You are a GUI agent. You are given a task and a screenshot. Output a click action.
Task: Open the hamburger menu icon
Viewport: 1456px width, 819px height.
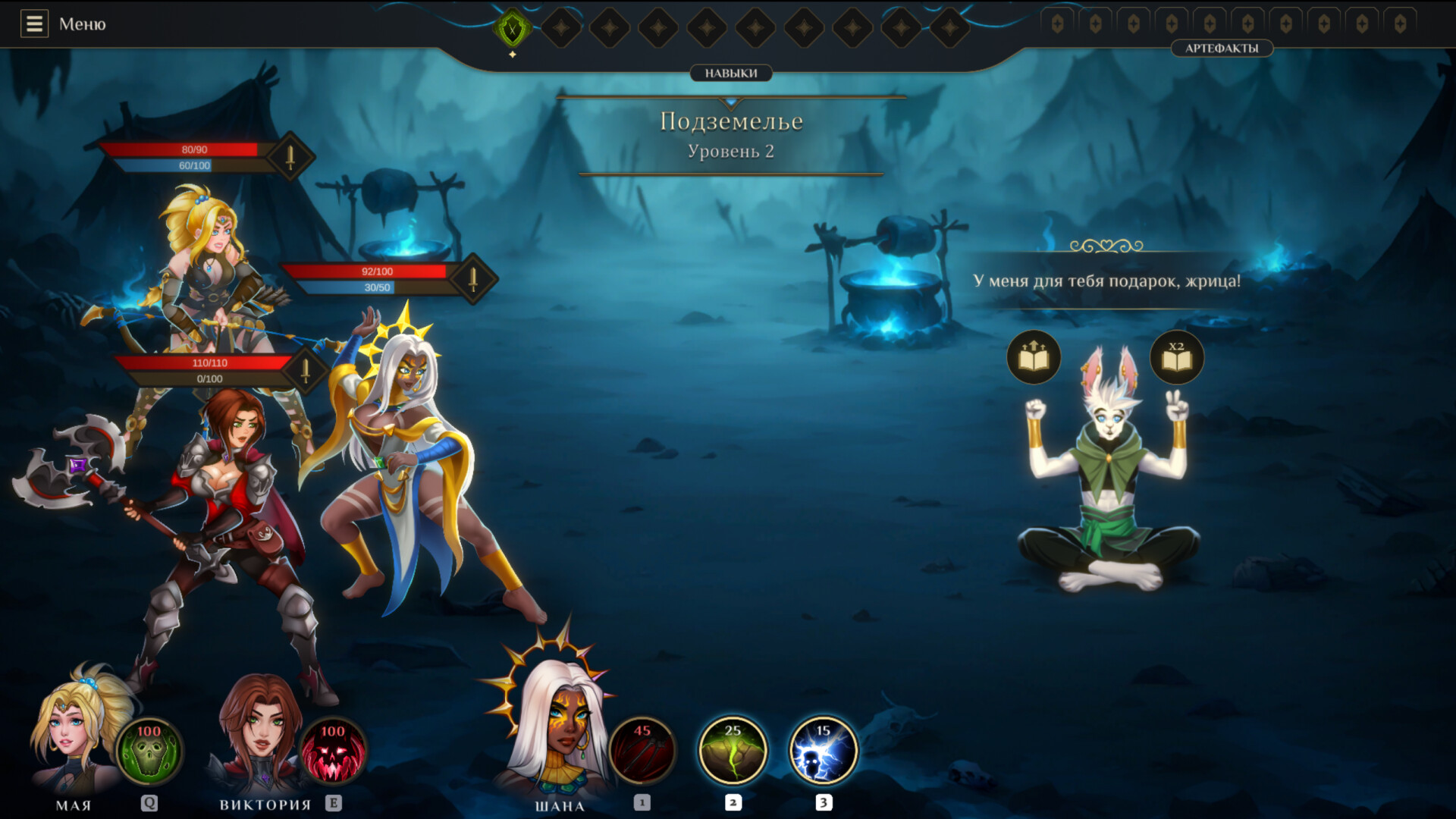click(x=33, y=24)
